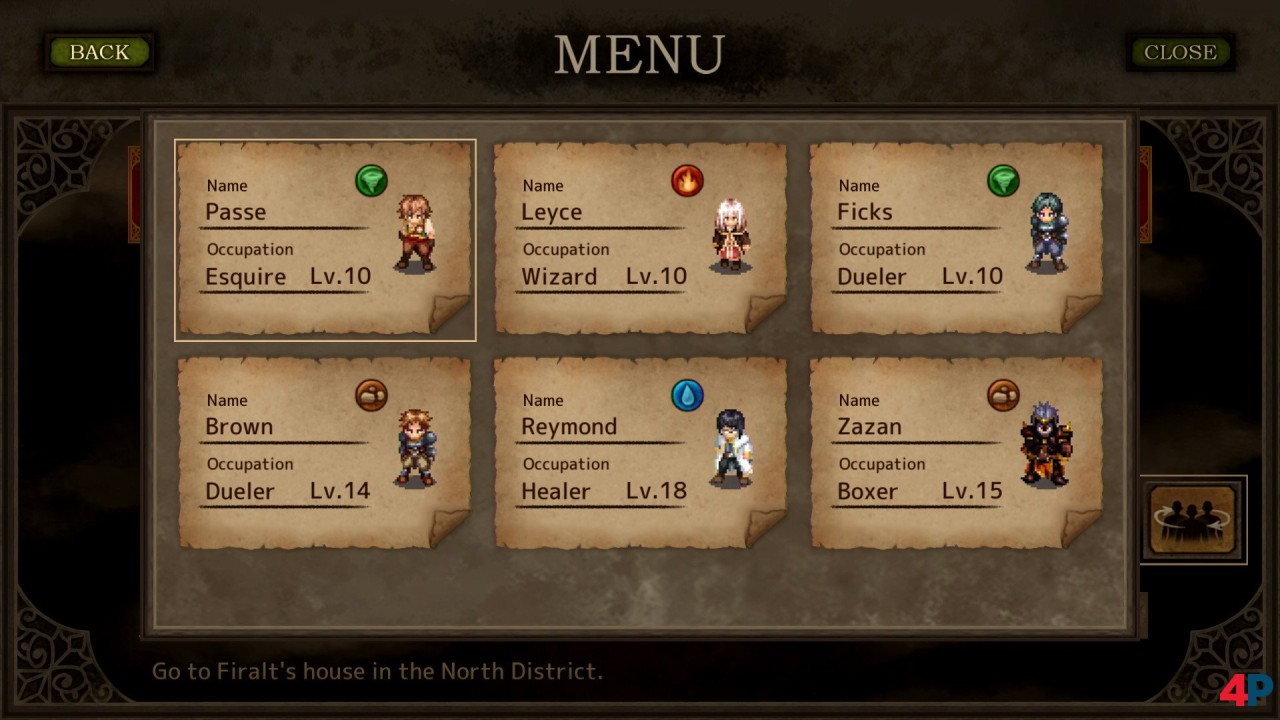Select Zazan the Boxer card

(x=956, y=453)
